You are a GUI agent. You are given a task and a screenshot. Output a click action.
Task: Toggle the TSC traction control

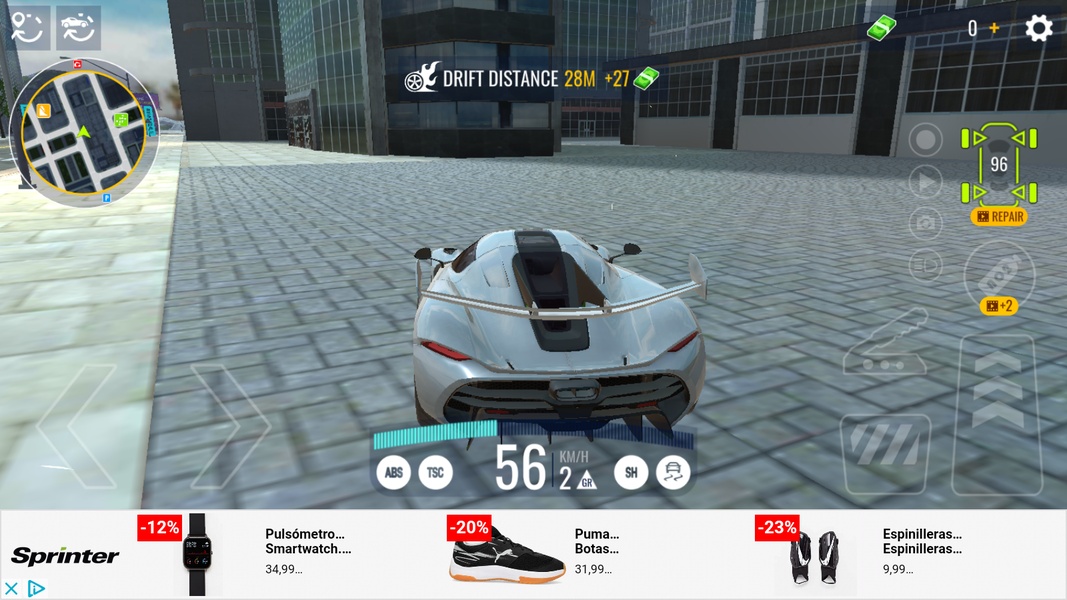[x=436, y=472]
